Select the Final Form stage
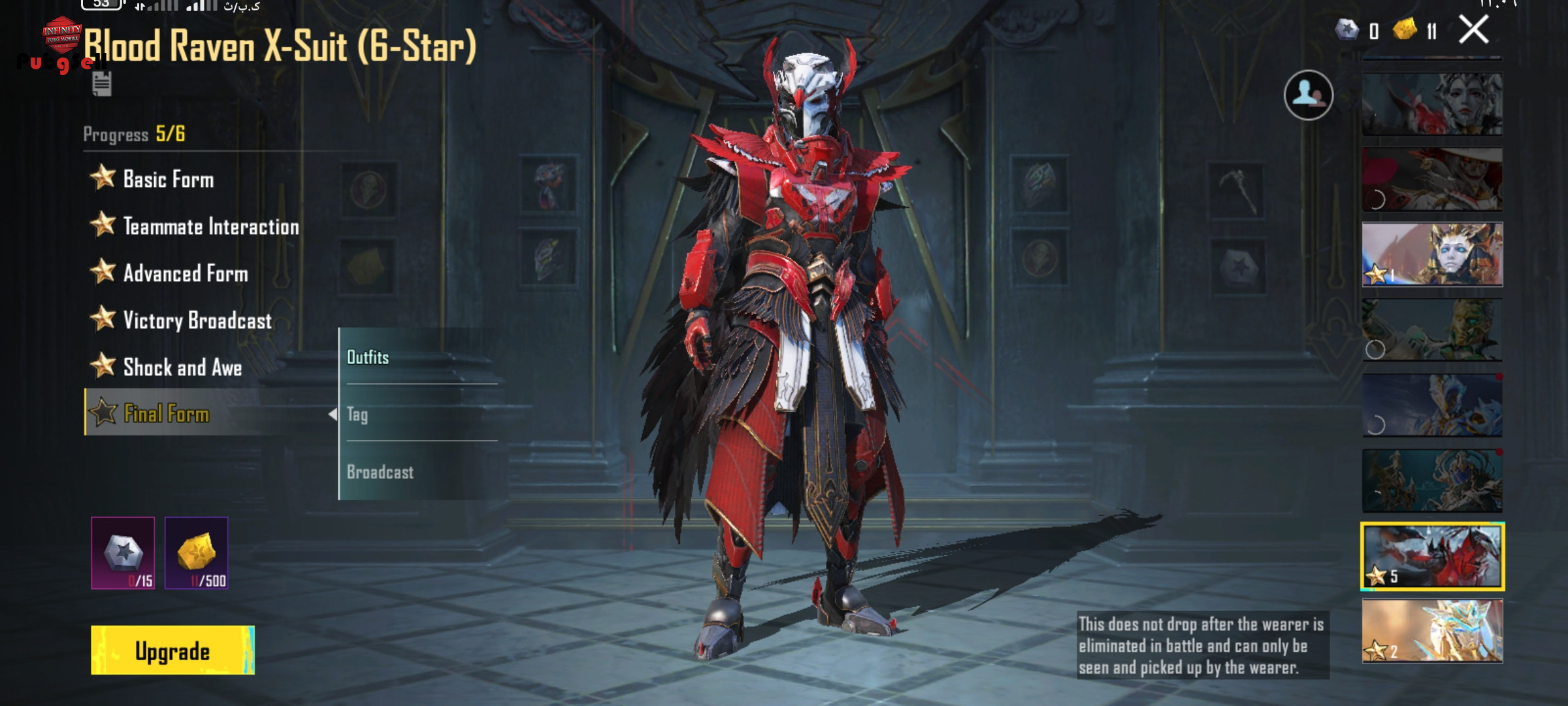 167,413
